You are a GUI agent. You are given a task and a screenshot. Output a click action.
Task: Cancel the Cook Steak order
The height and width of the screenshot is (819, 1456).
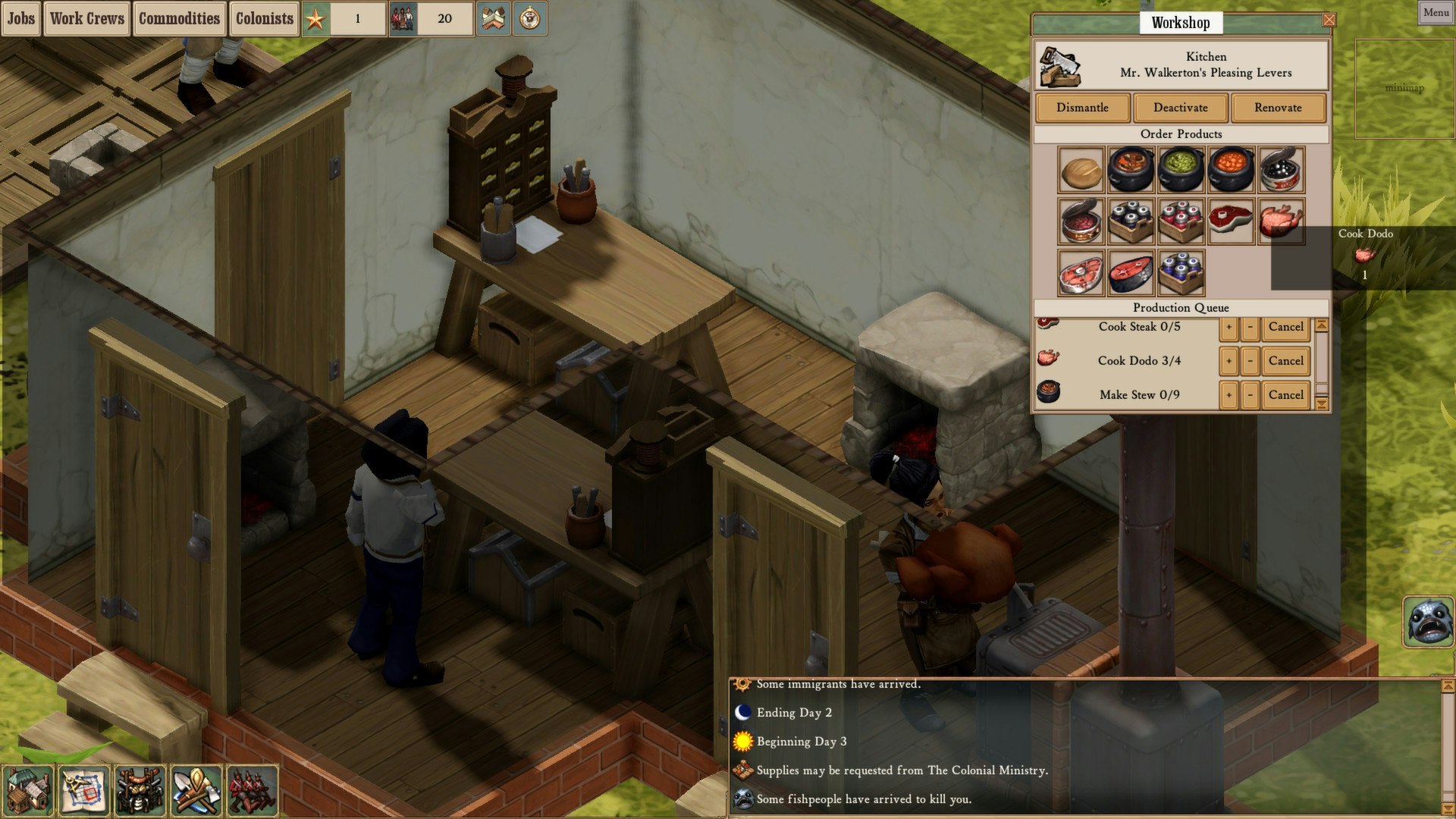[1285, 327]
